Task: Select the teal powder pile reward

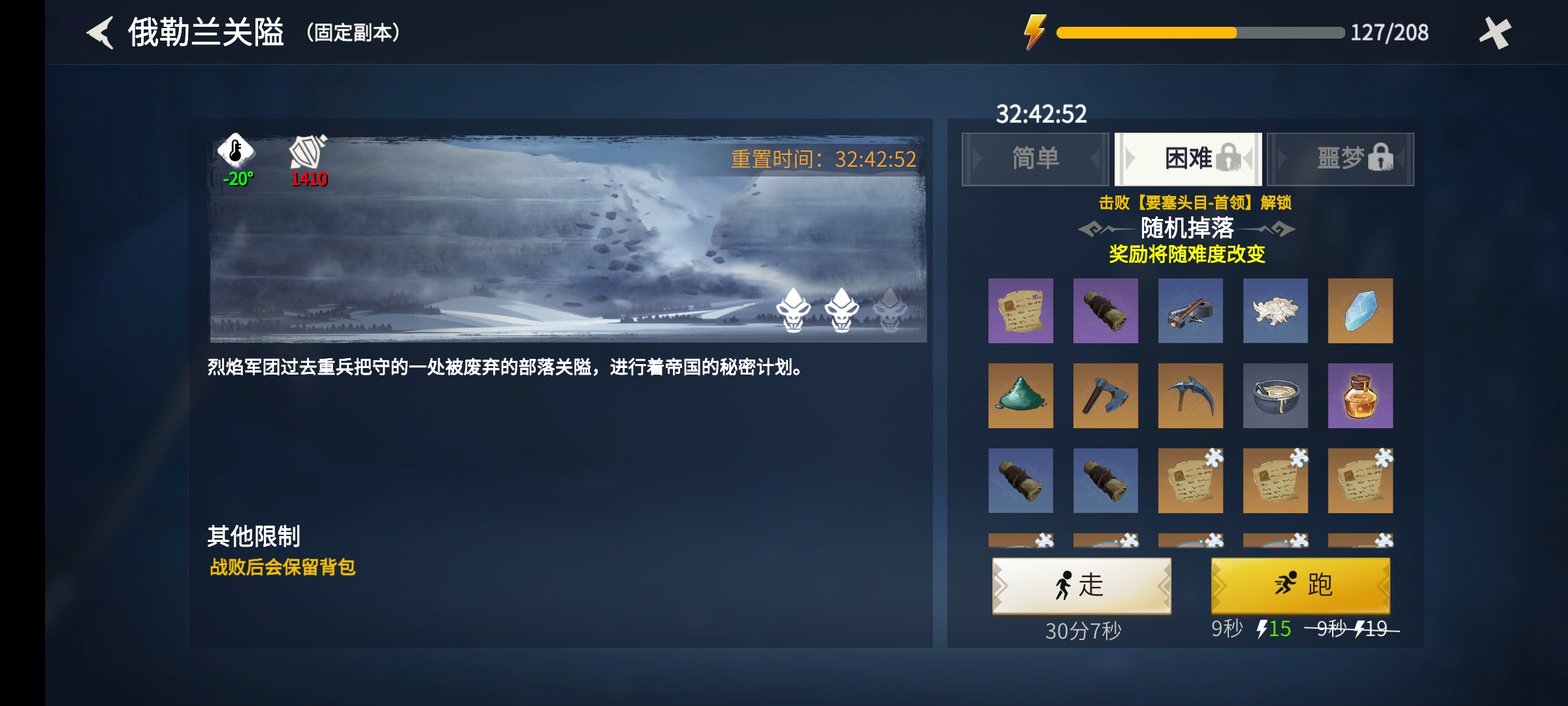Action: coord(1021,395)
